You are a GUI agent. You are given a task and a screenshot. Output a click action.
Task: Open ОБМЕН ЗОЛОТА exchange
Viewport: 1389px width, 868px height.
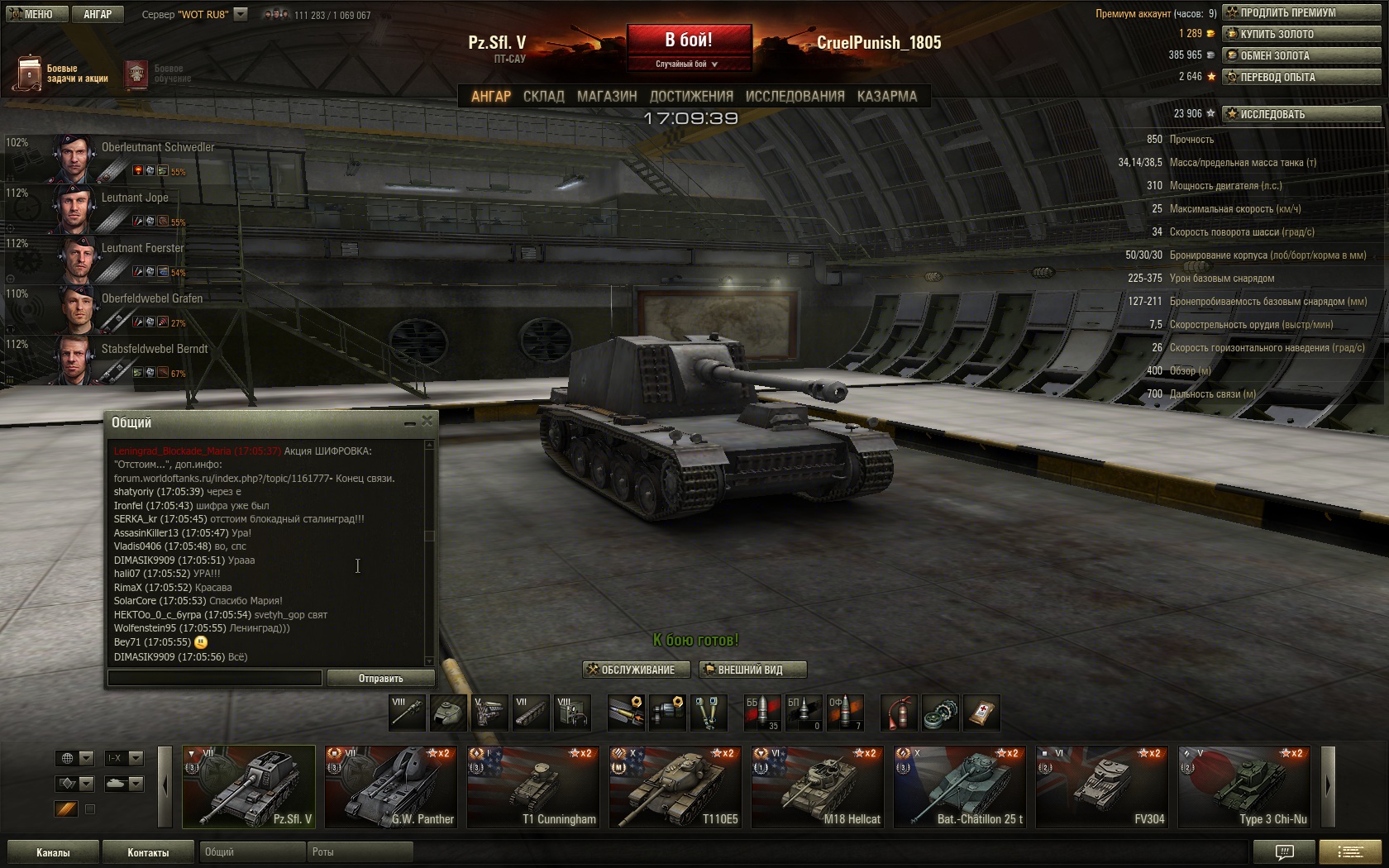(1301, 55)
